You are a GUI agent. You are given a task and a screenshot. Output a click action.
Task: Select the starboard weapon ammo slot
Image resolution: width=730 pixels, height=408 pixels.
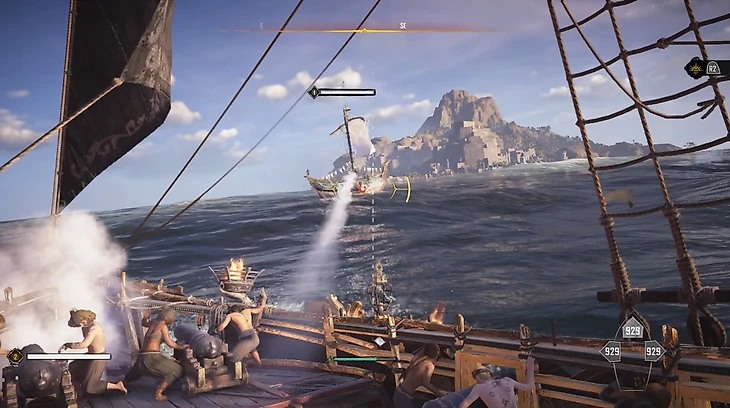click(654, 351)
